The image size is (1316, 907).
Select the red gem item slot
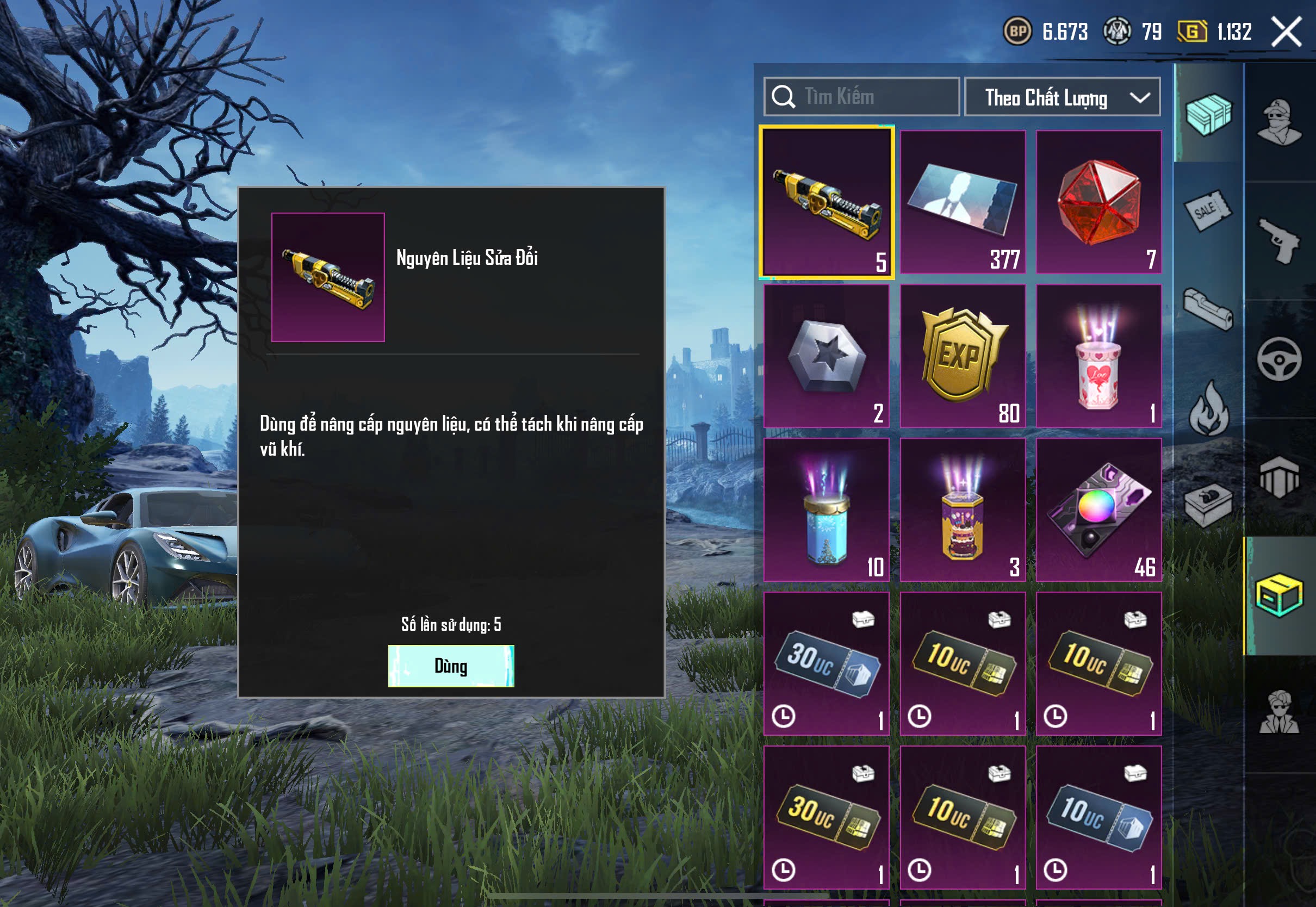coord(1098,202)
